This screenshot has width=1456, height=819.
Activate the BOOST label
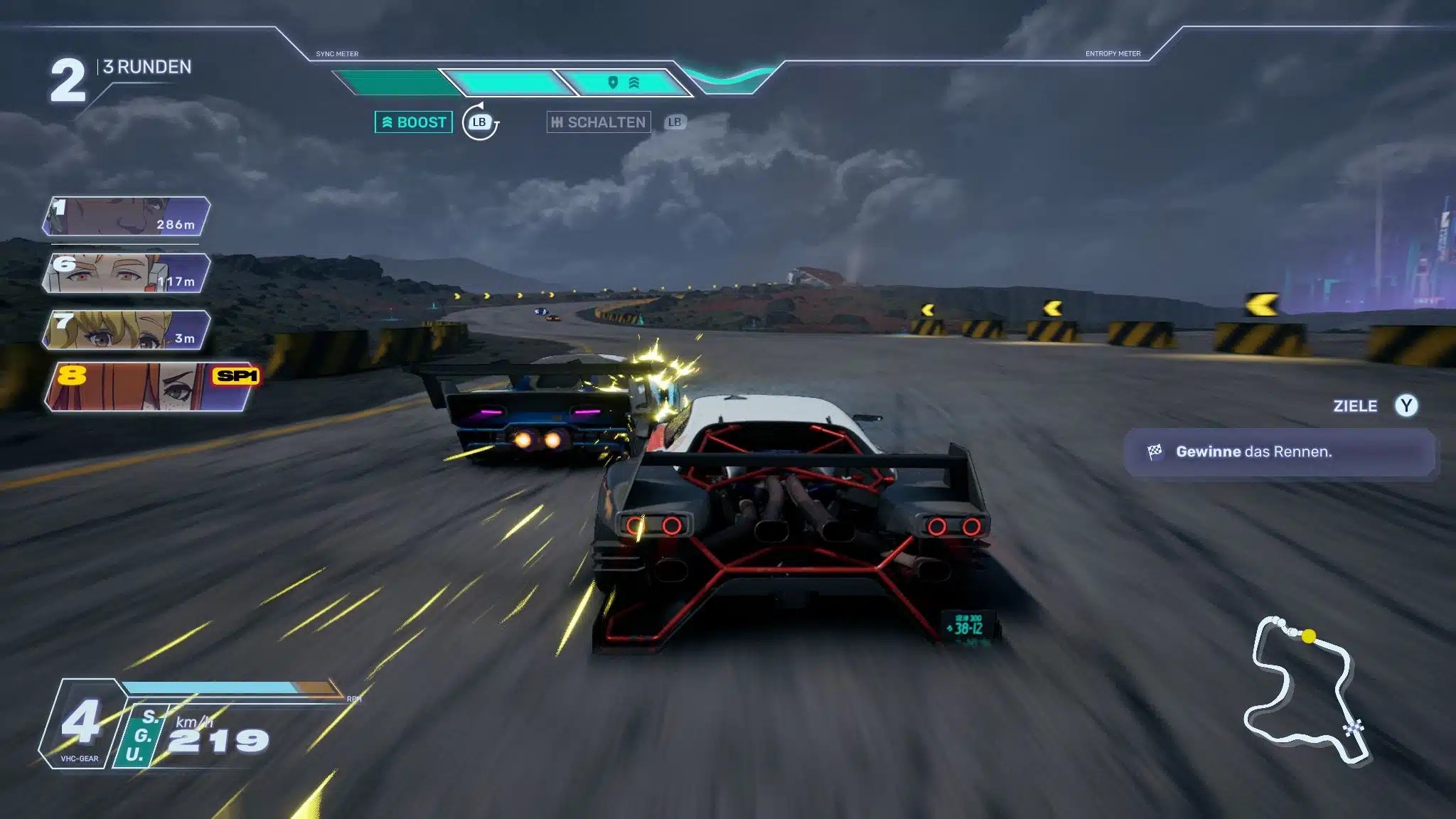point(414,122)
